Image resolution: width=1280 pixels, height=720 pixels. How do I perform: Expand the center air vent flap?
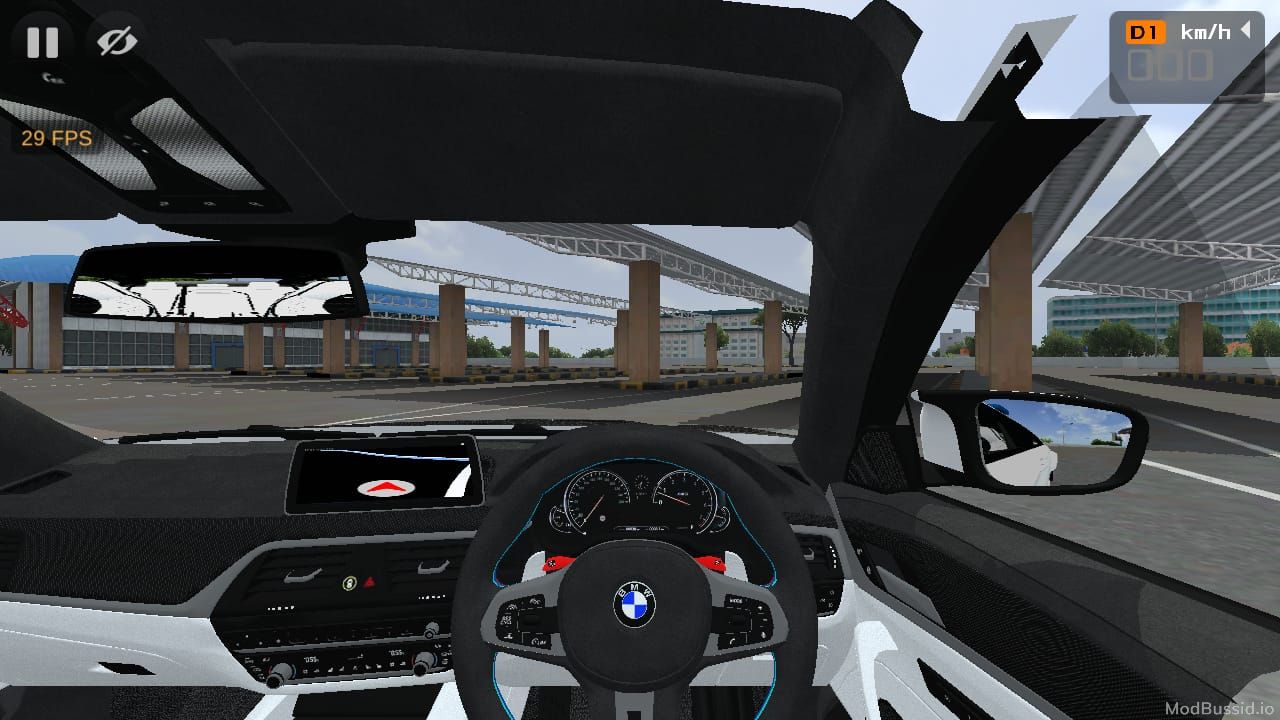click(x=302, y=576)
